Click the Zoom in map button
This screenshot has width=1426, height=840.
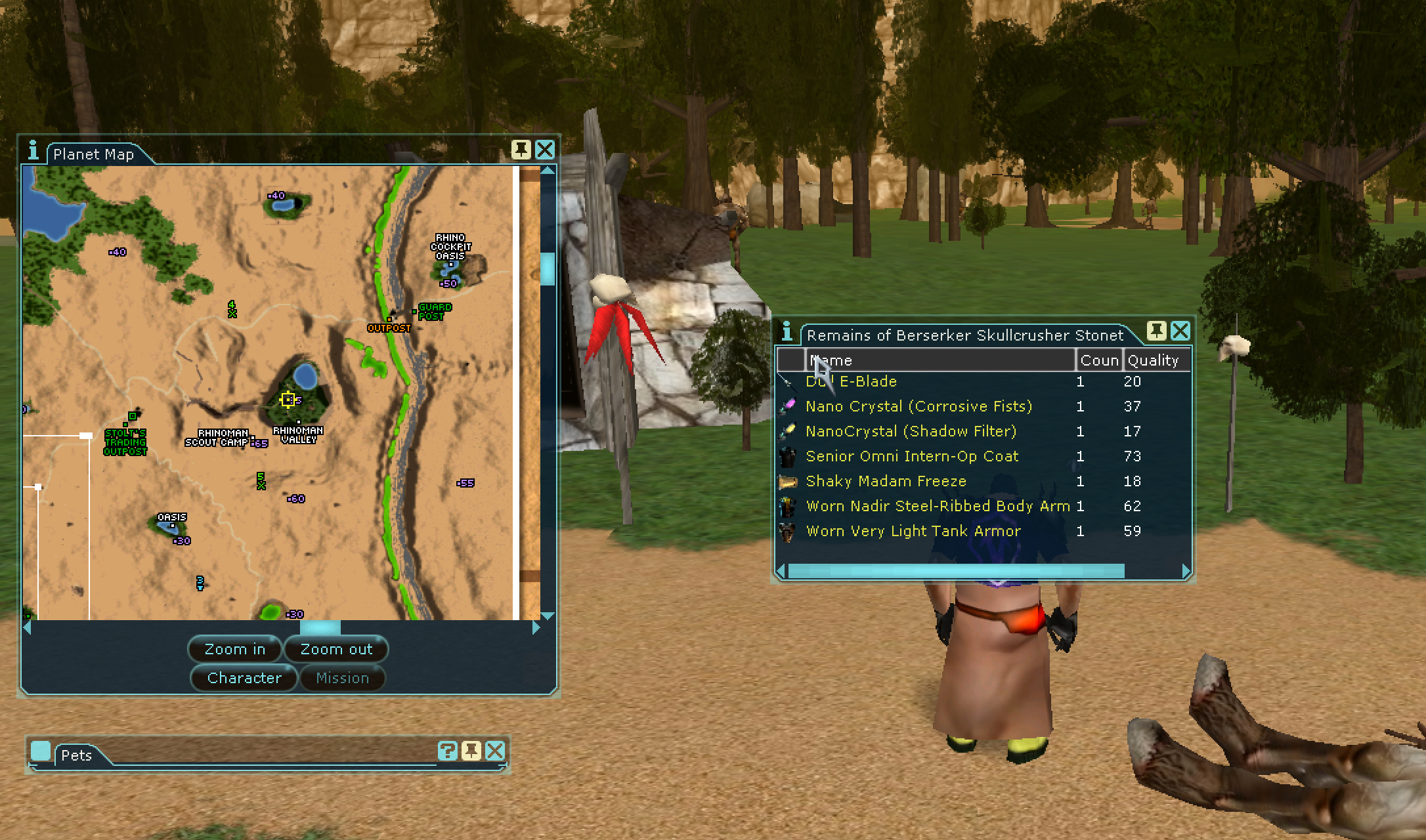pos(235,649)
